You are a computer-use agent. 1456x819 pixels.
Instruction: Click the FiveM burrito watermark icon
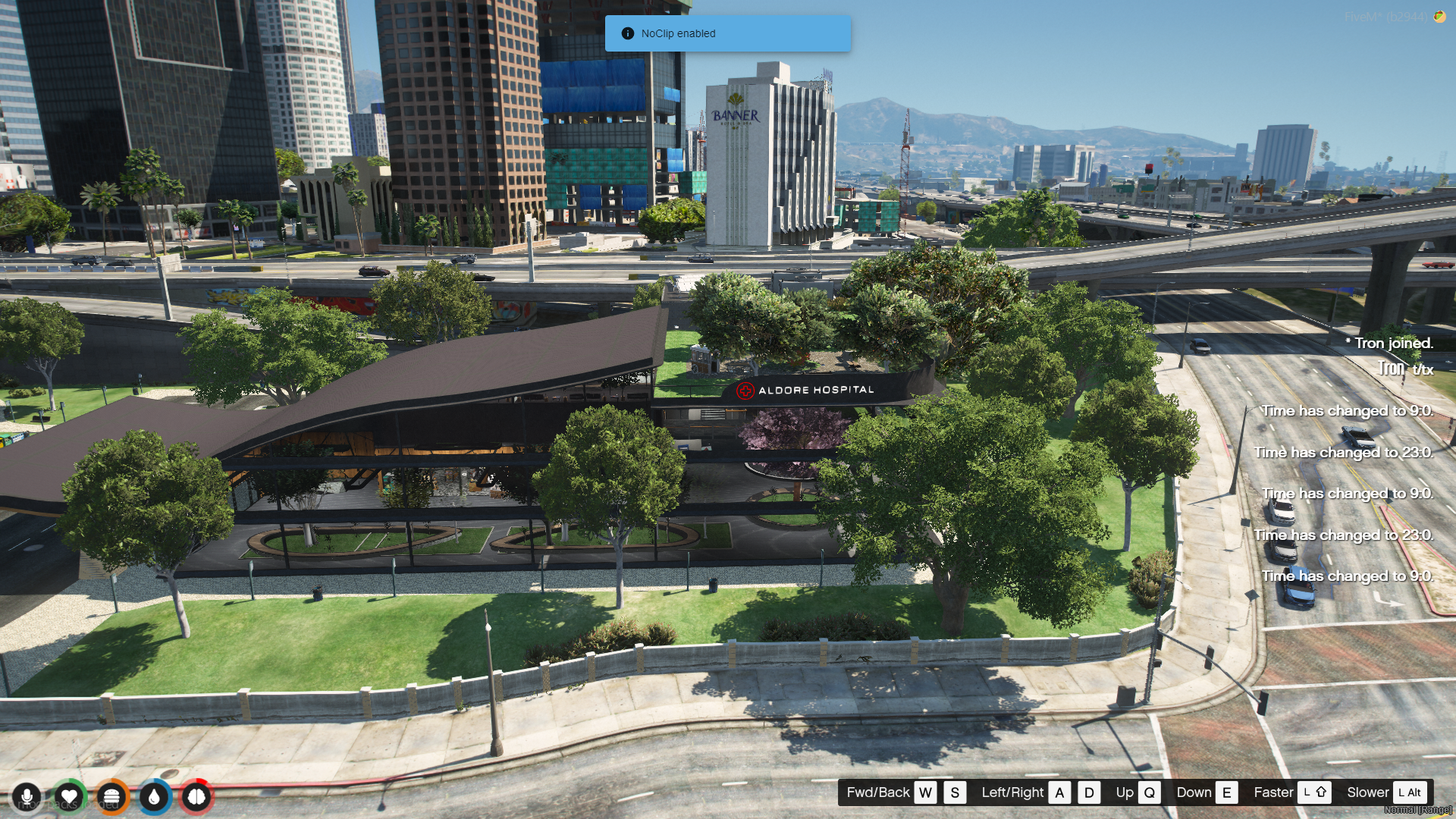click(x=1439, y=17)
